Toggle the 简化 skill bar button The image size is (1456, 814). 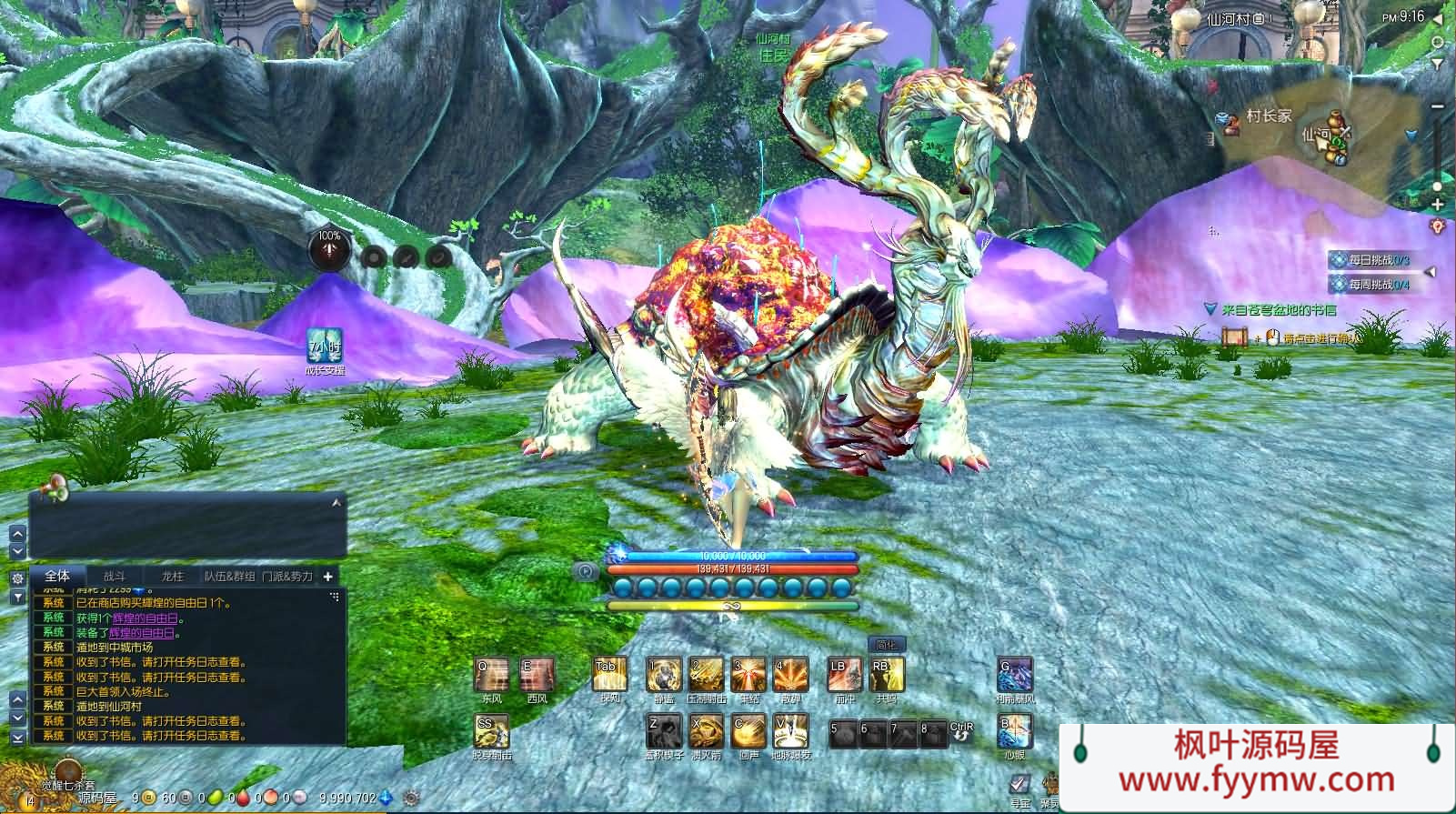coord(886,645)
